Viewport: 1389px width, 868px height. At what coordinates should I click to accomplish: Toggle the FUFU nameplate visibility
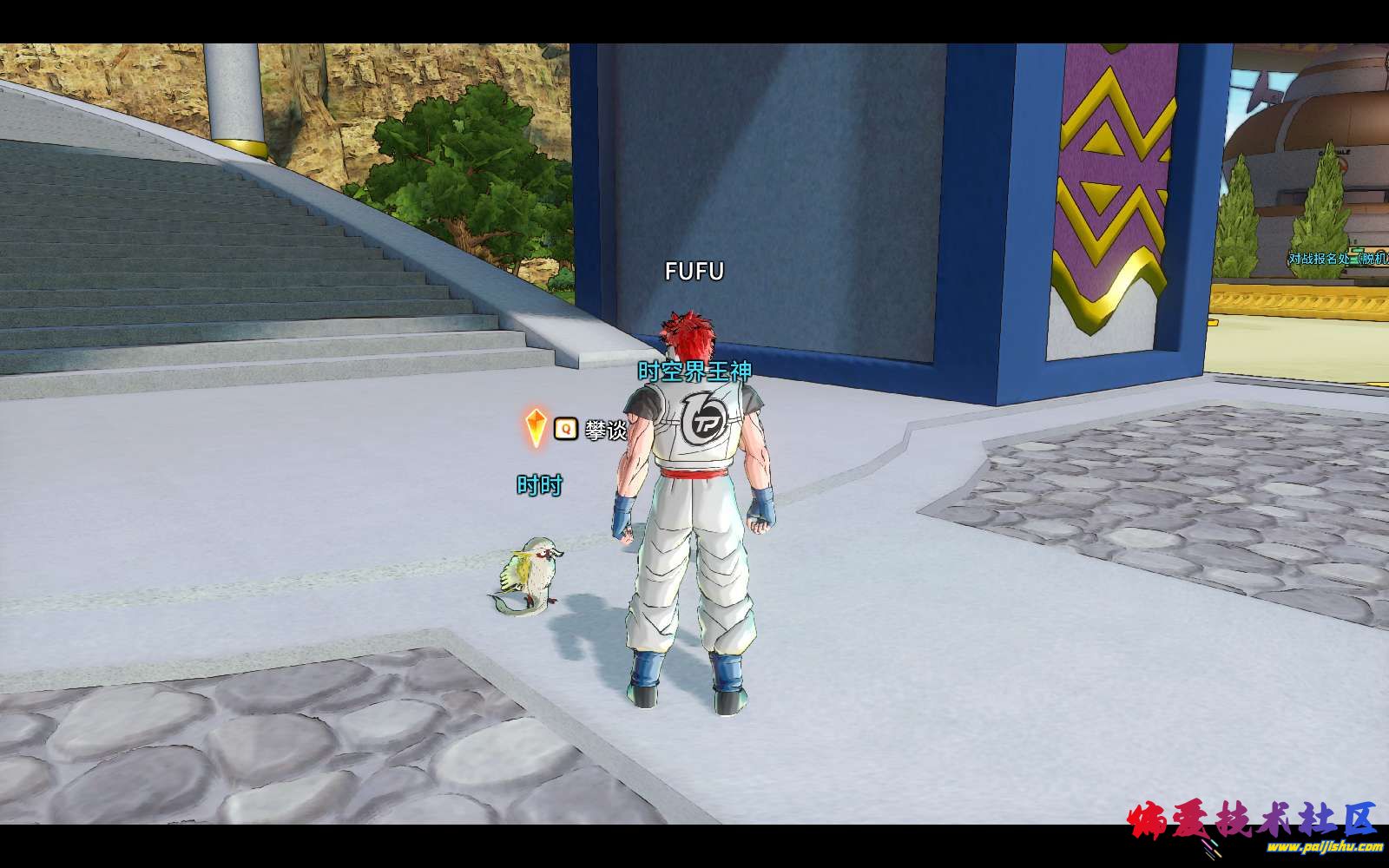click(x=694, y=271)
